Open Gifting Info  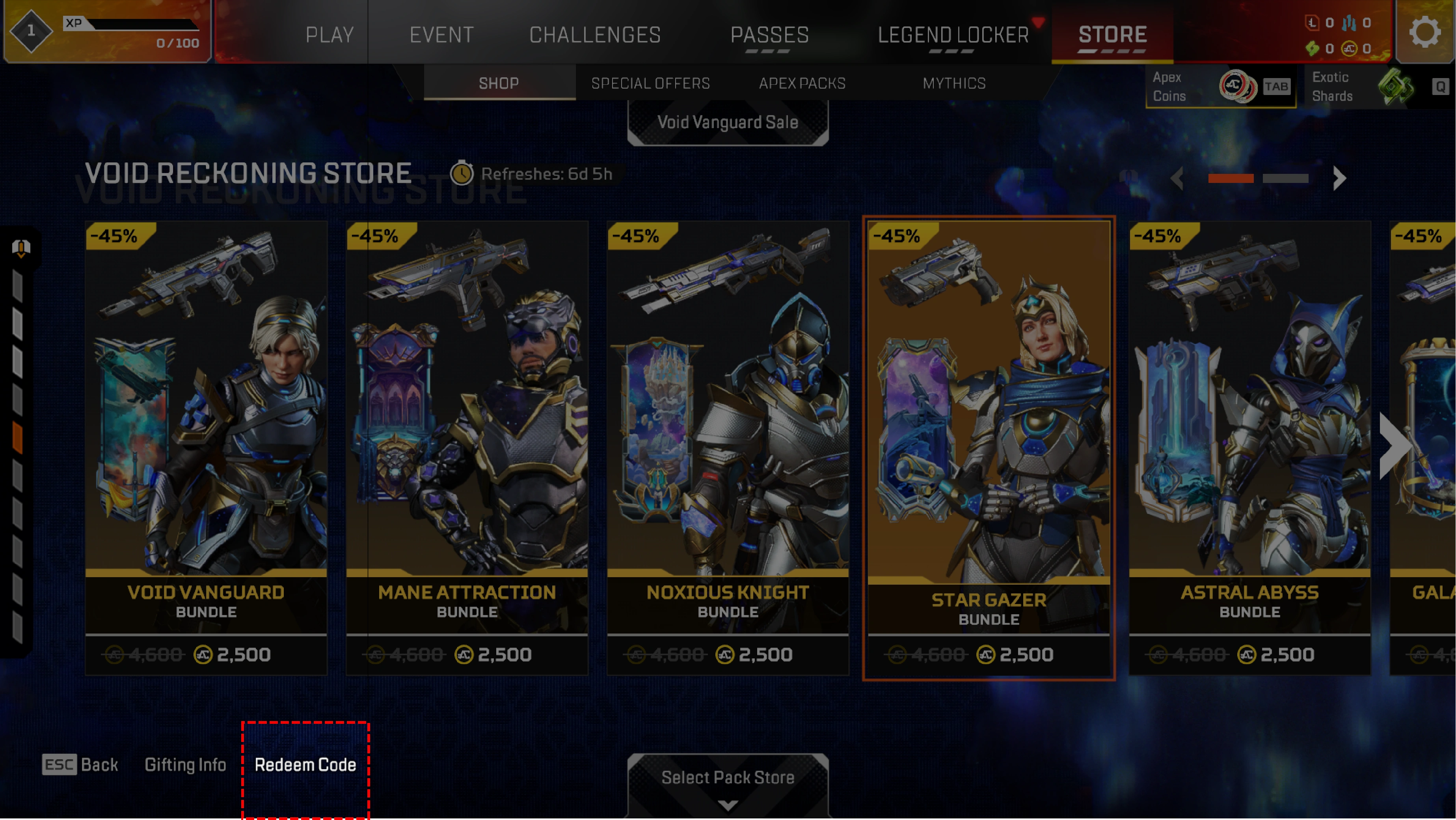click(x=185, y=764)
